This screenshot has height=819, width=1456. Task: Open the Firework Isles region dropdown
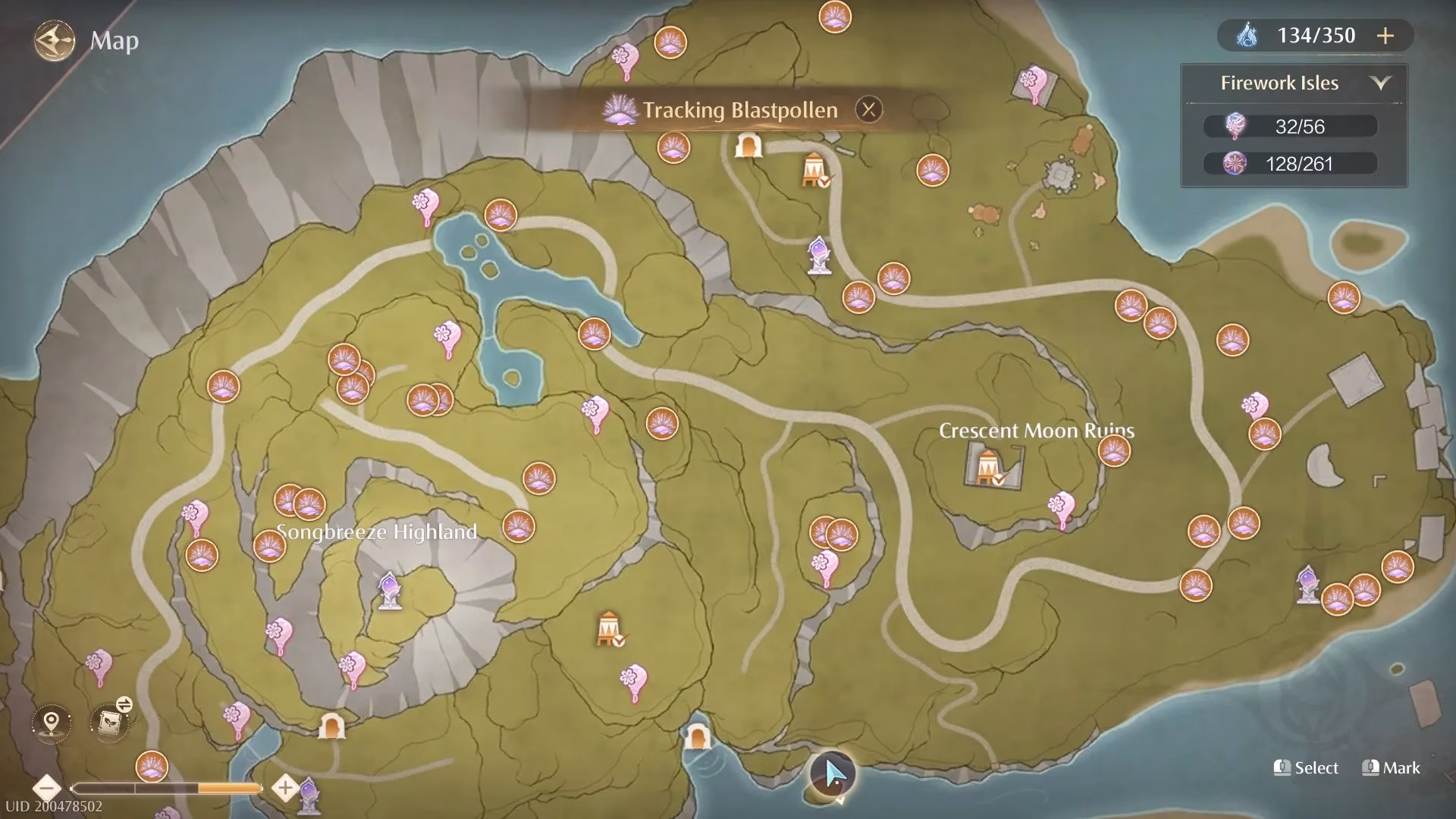point(1380,83)
